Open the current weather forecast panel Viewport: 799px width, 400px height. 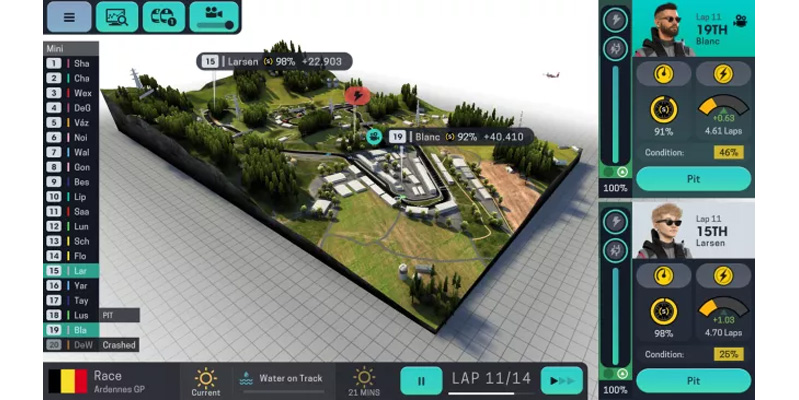(206, 381)
